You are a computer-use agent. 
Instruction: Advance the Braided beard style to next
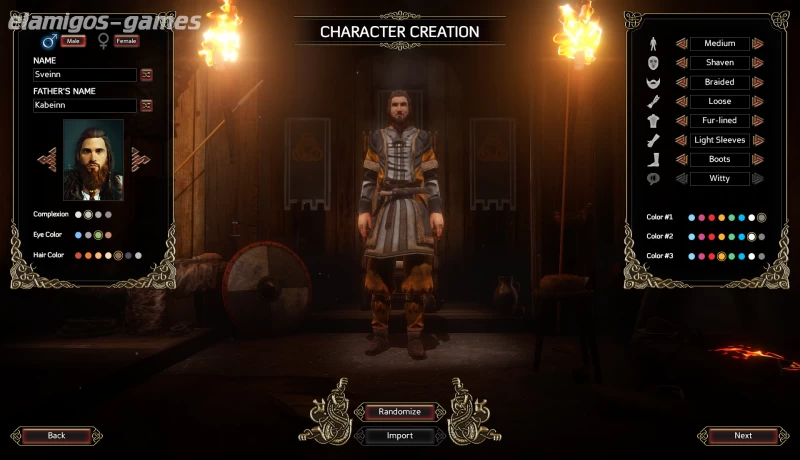758,82
